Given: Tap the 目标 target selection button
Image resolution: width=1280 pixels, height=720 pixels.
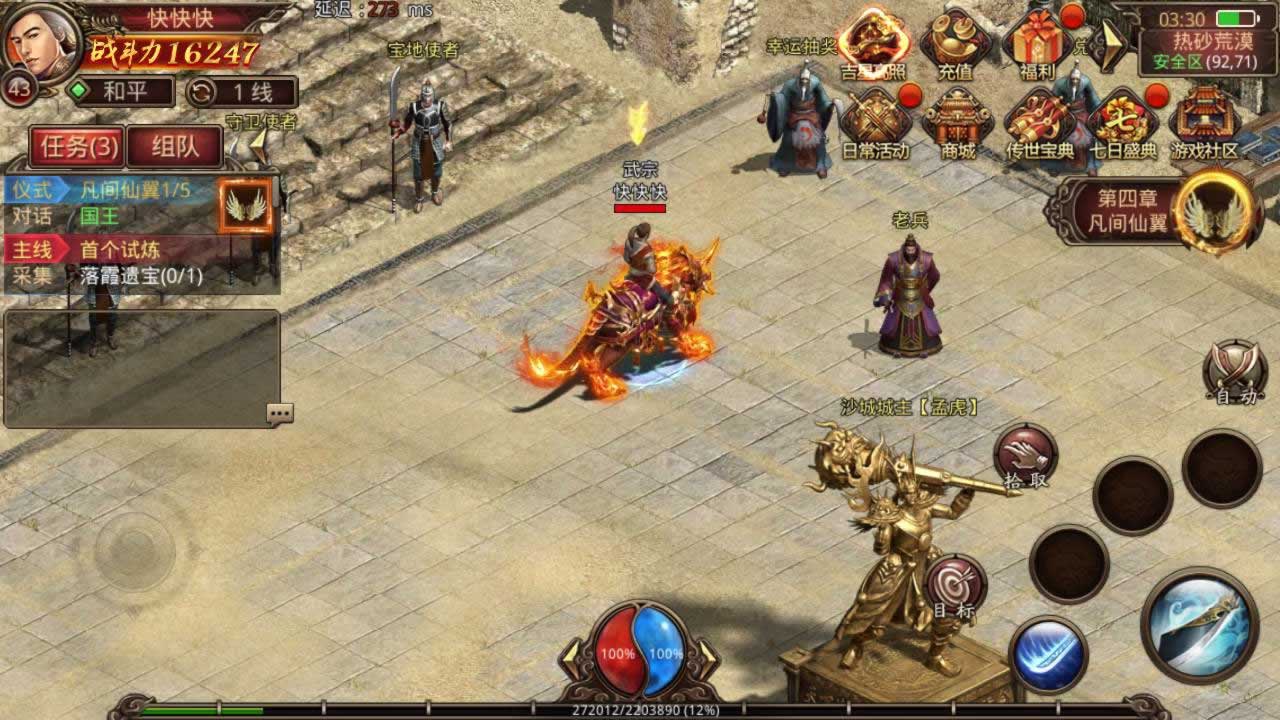Looking at the screenshot, I should tap(955, 587).
